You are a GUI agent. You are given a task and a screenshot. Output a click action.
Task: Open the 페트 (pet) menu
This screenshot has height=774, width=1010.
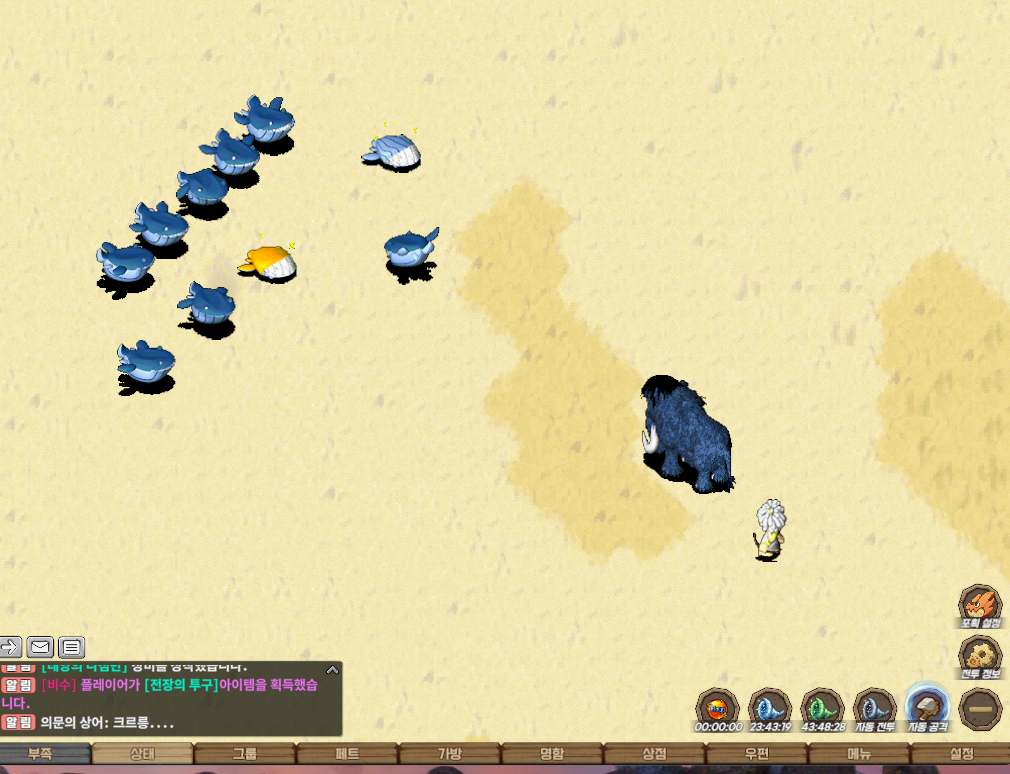(347, 753)
